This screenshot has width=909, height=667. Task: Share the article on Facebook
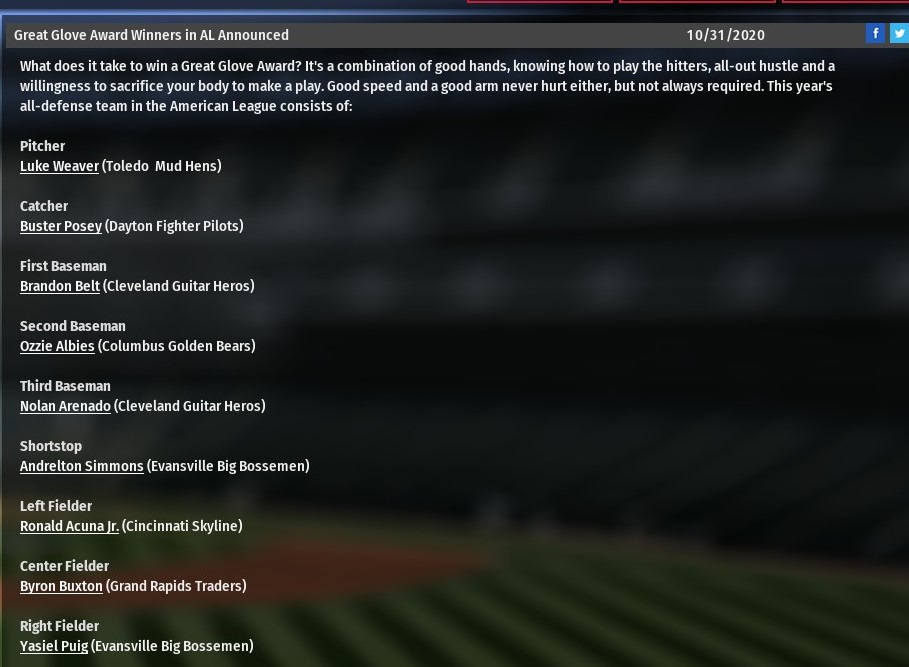tap(875, 34)
